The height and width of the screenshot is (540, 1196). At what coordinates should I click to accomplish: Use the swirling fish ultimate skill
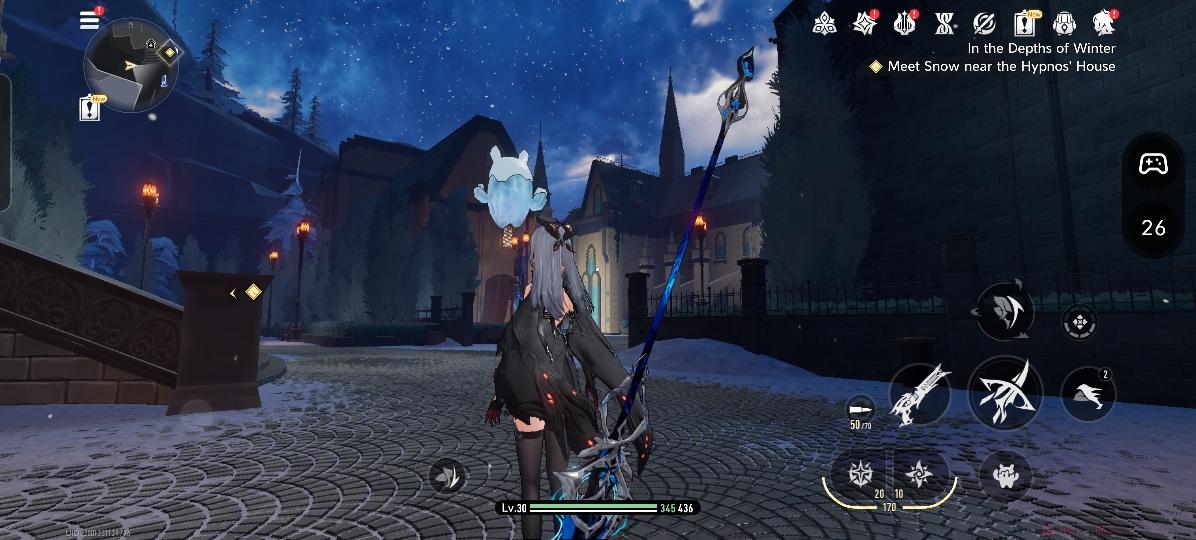pos(1004,310)
